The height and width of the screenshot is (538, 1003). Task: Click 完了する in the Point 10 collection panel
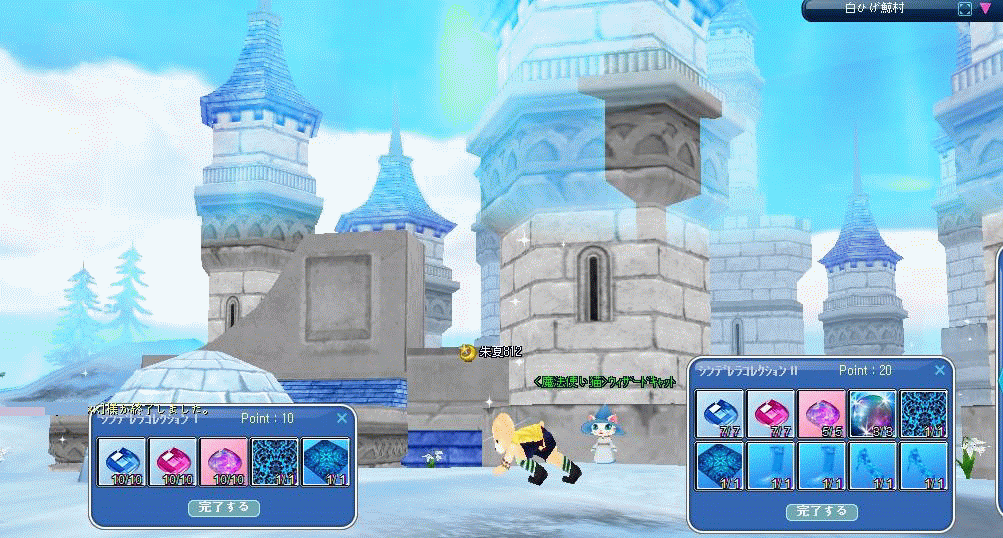[224, 508]
